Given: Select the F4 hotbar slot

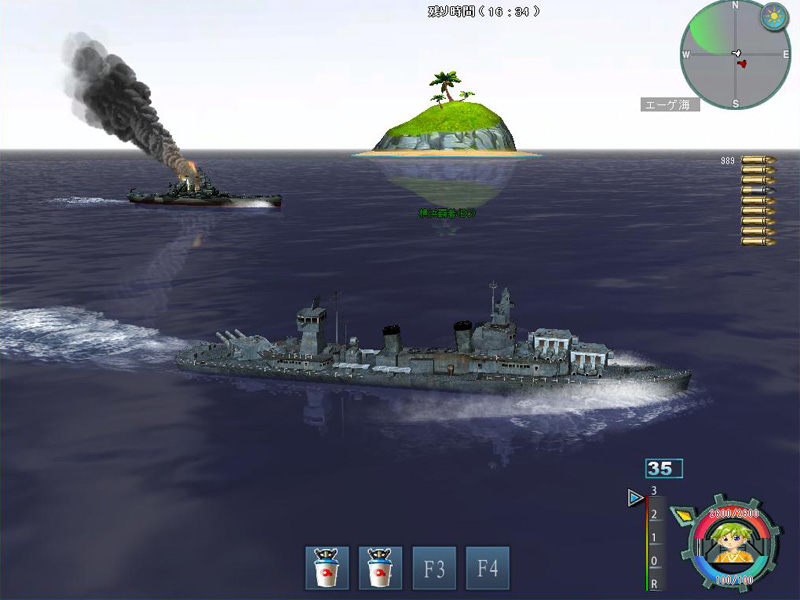Looking at the screenshot, I should click(487, 568).
